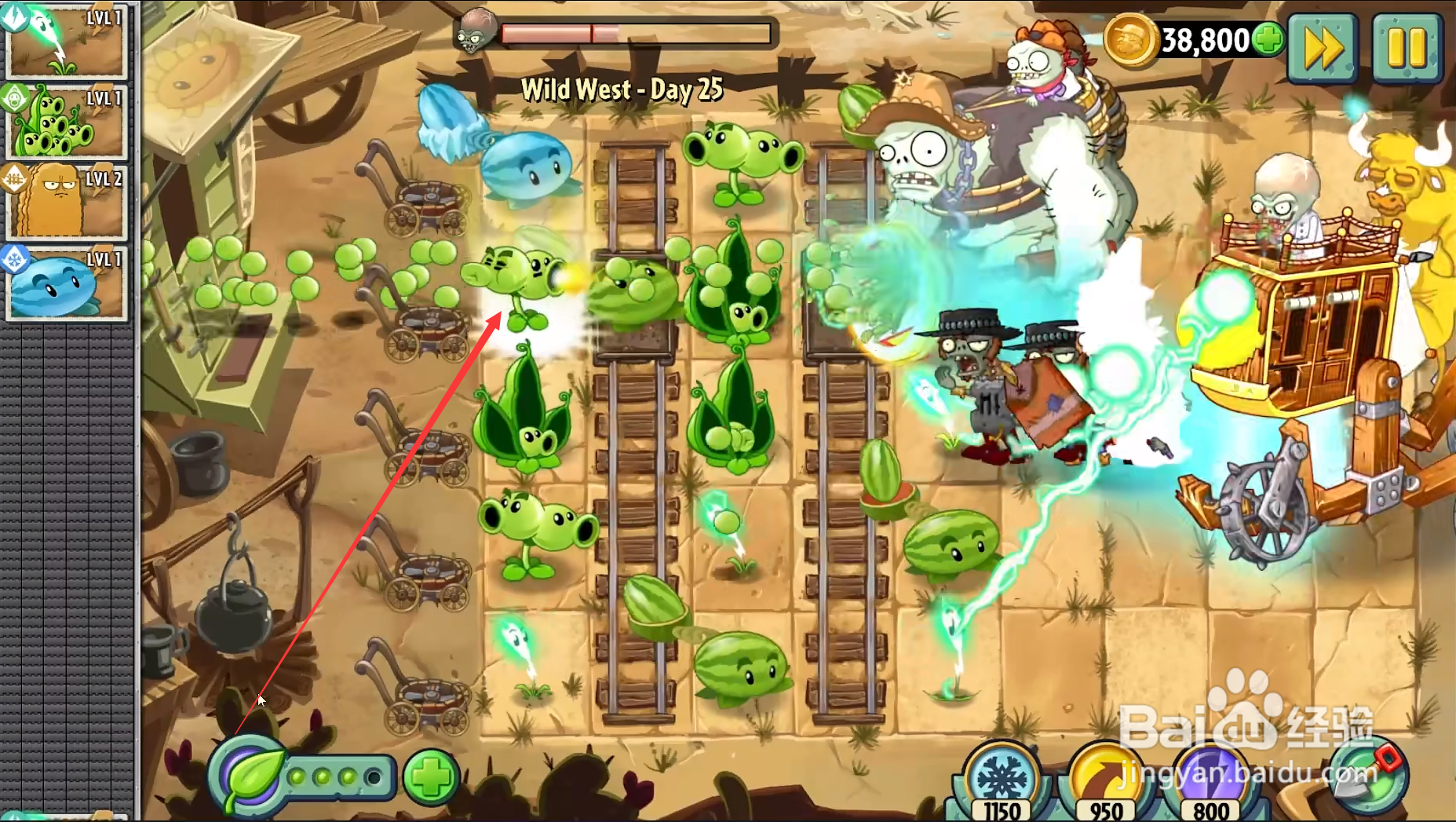Image resolution: width=1456 pixels, height=822 pixels.
Task: Click the Wild West Day 25 banner
Action: (624, 90)
